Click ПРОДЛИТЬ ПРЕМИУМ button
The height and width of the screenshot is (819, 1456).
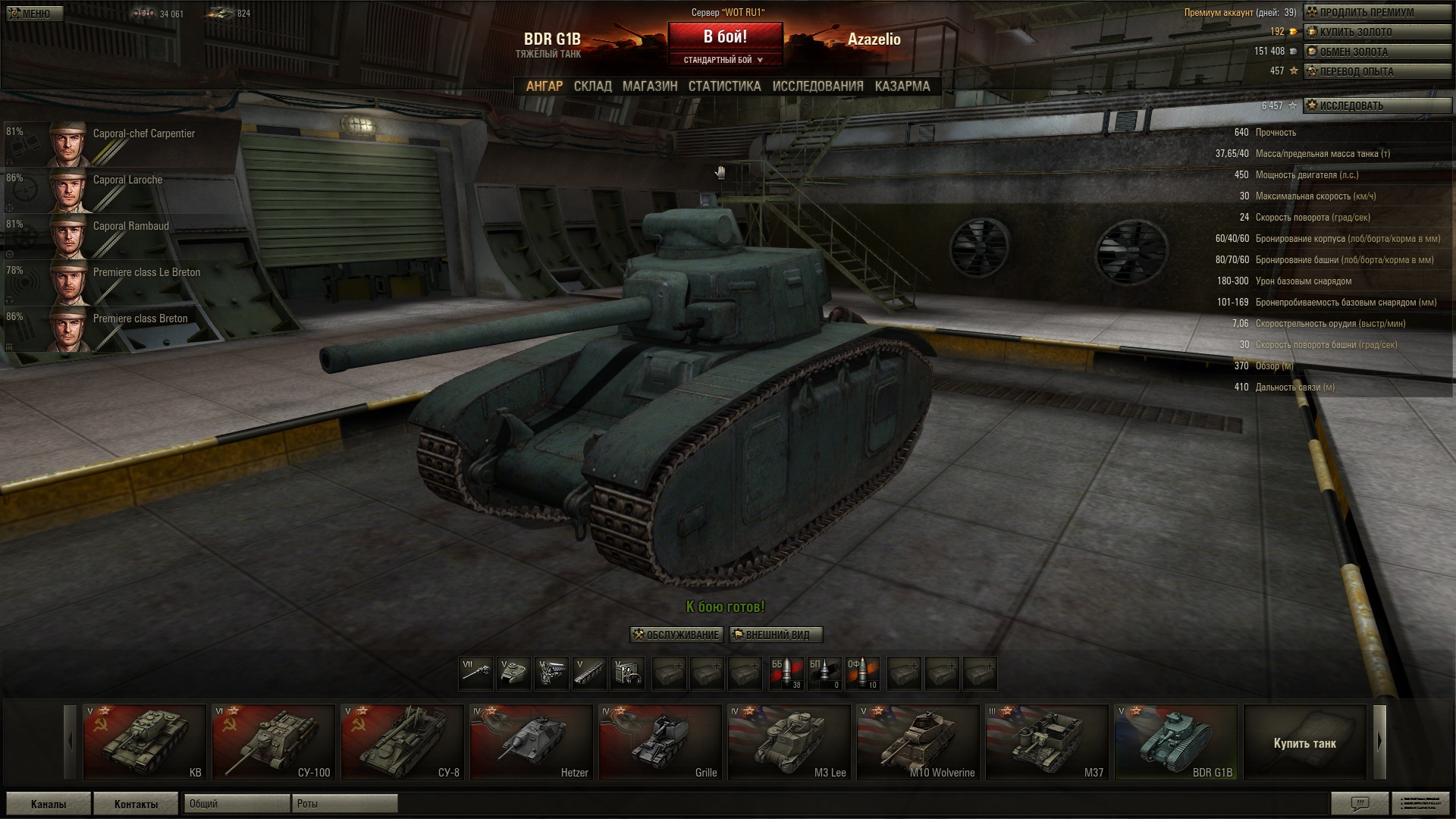[x=1376, y=12]
